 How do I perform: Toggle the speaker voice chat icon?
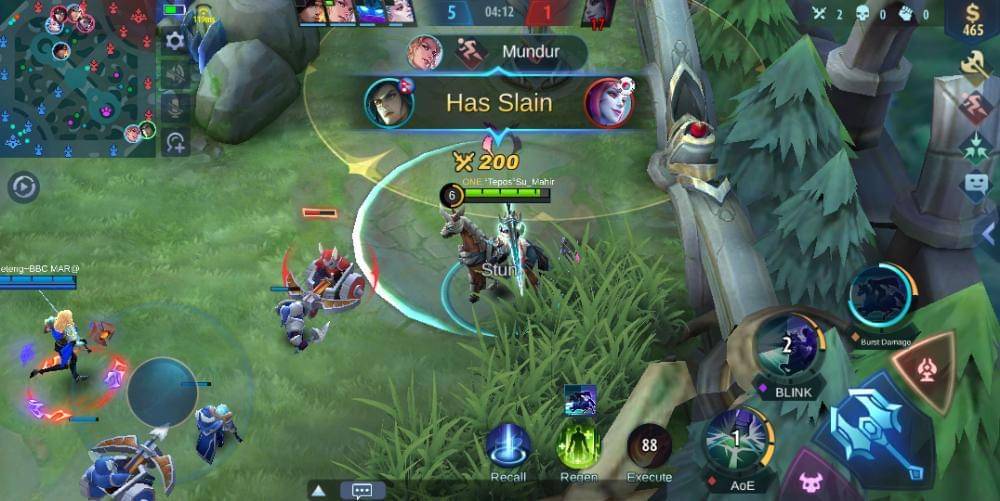[176, 75]
